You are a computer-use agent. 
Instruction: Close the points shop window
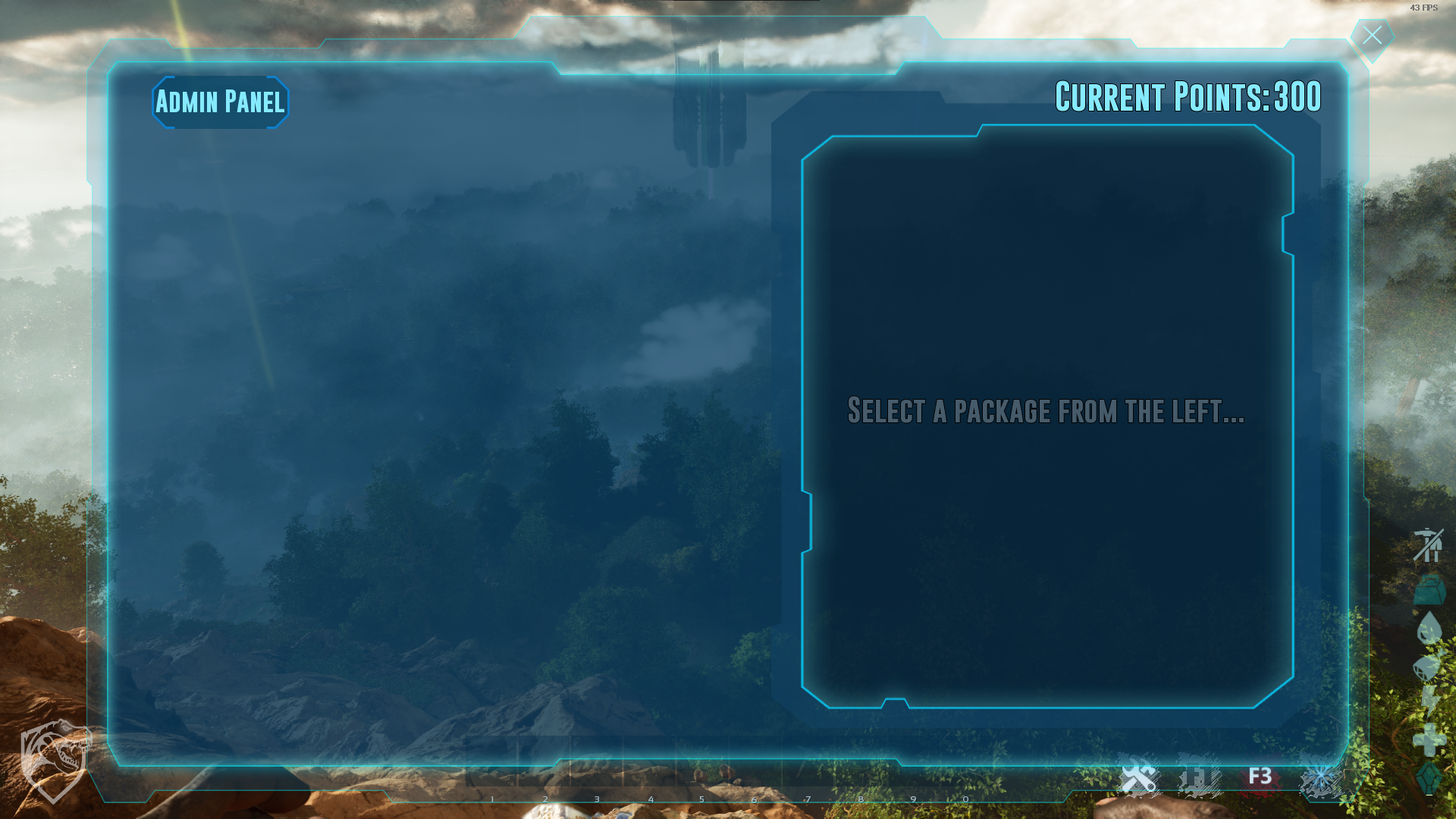[x=1372, y=36]
